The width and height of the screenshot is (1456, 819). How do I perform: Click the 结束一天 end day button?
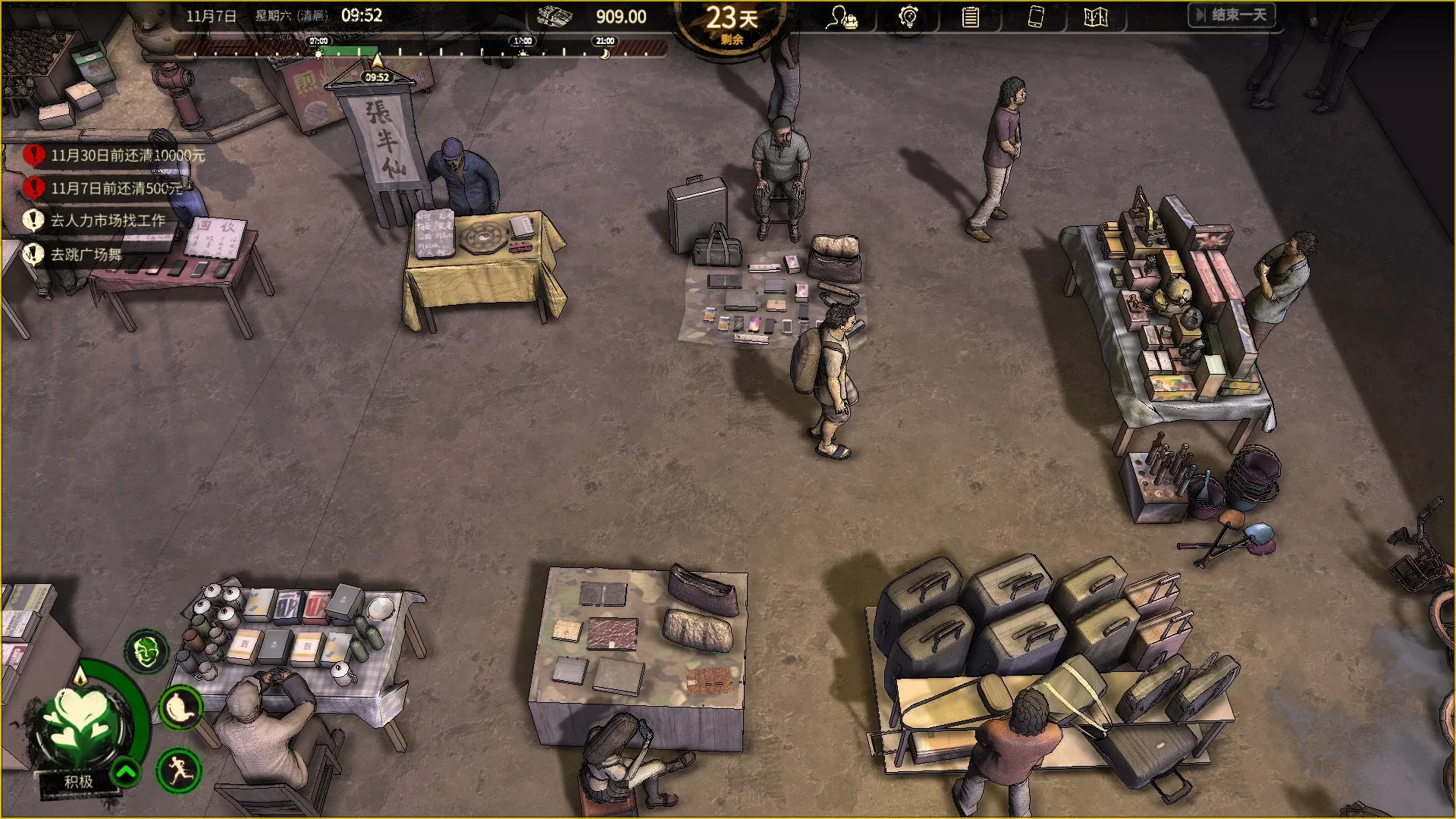pos(1231,15)
